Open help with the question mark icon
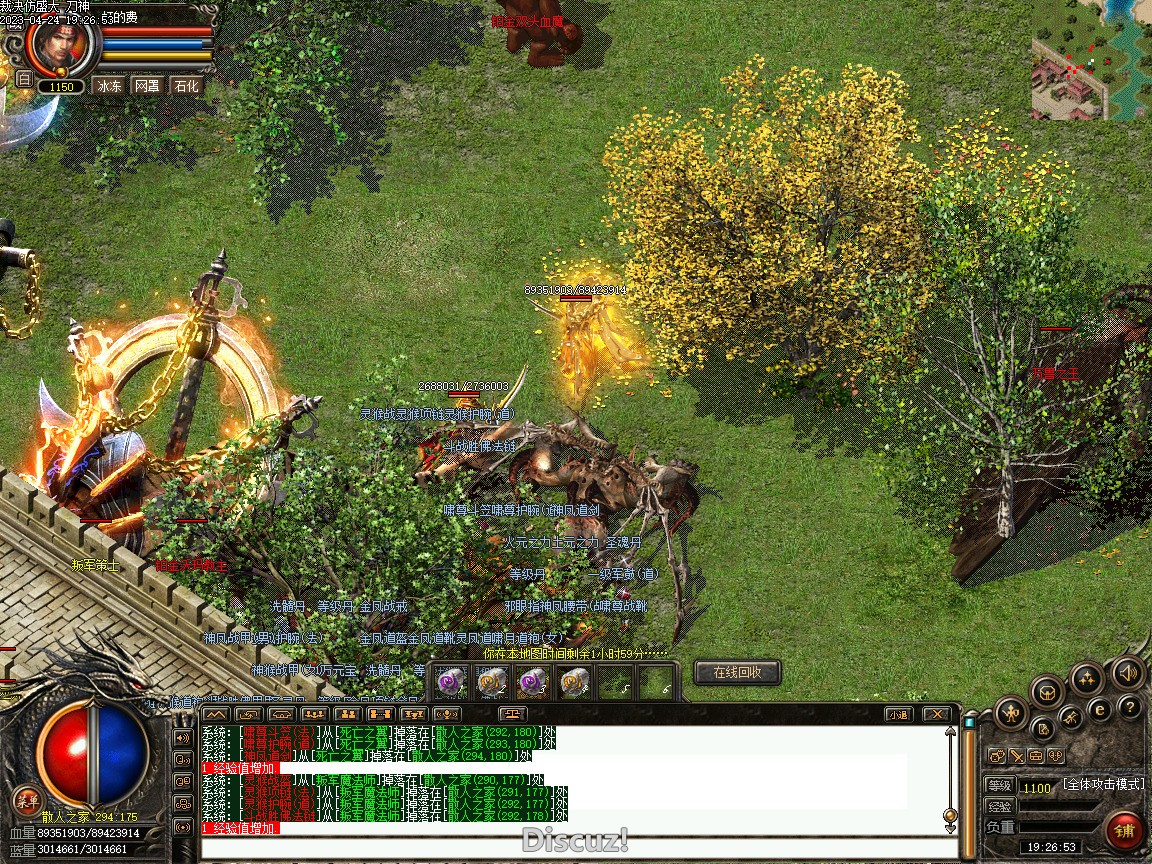This screenshot has height=864, width=1152. pos(1130,707)
